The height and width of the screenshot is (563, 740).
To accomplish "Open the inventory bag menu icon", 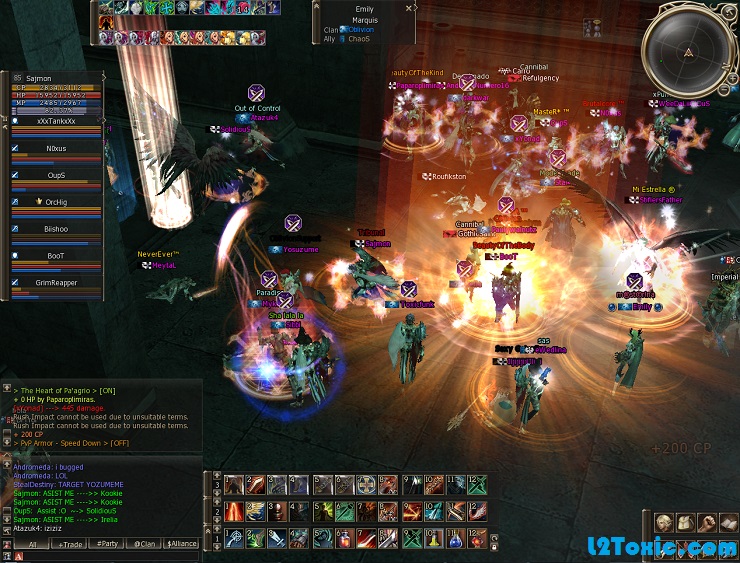I will click(685, 523).
